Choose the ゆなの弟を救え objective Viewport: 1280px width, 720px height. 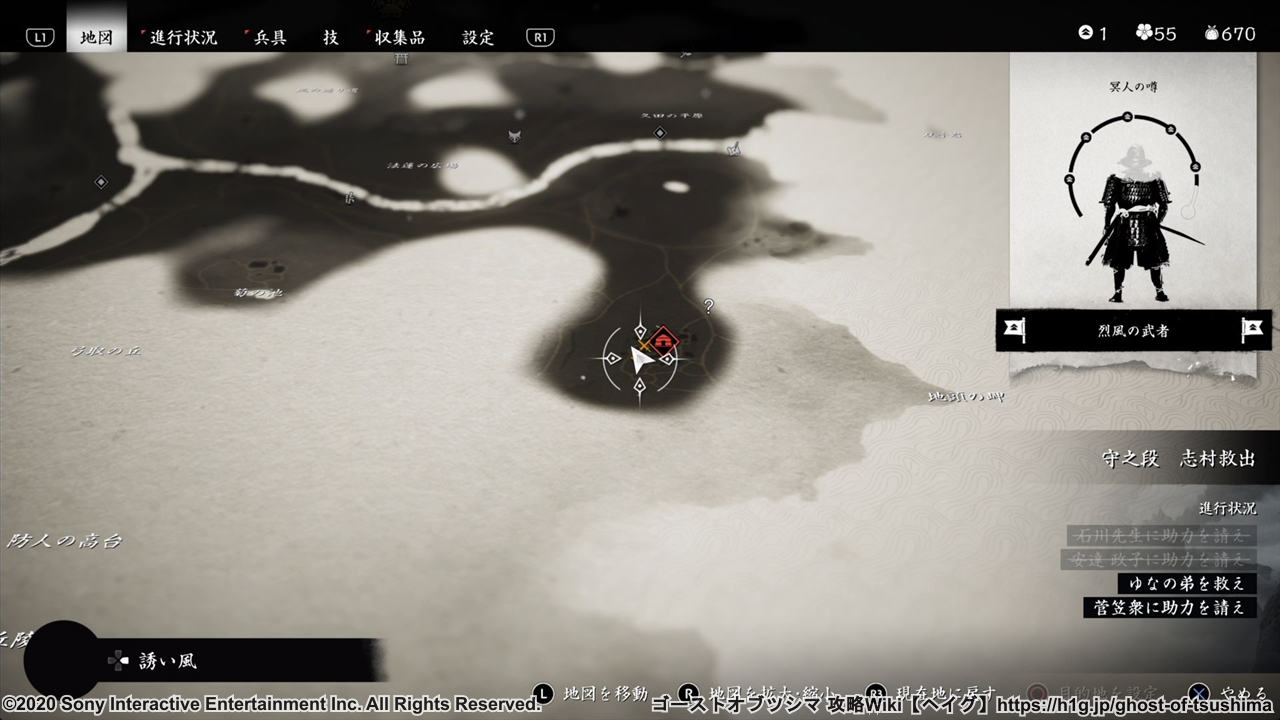pos(1187,583)
